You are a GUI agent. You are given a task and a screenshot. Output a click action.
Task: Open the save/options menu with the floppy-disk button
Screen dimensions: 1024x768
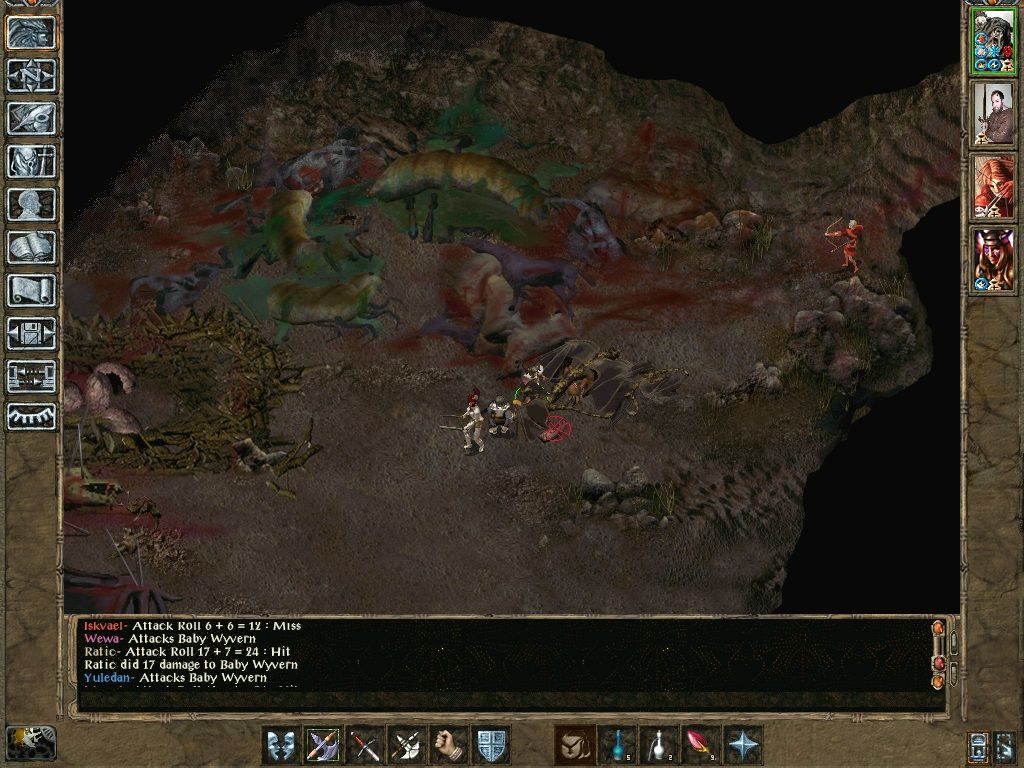point(31,334)
